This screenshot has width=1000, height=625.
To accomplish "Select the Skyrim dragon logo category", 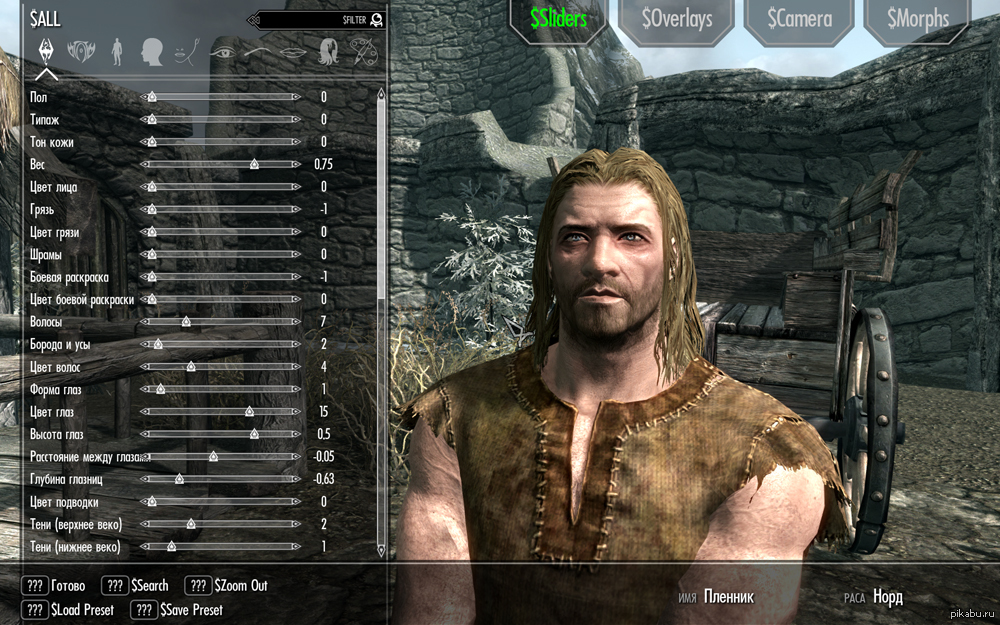I will (46, 49).
